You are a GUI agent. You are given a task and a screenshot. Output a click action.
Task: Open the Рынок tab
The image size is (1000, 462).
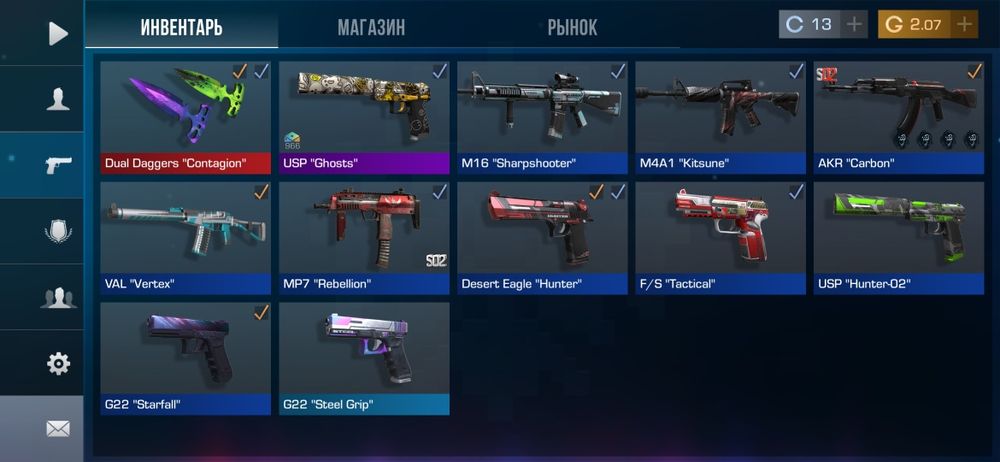pos(572,27)
